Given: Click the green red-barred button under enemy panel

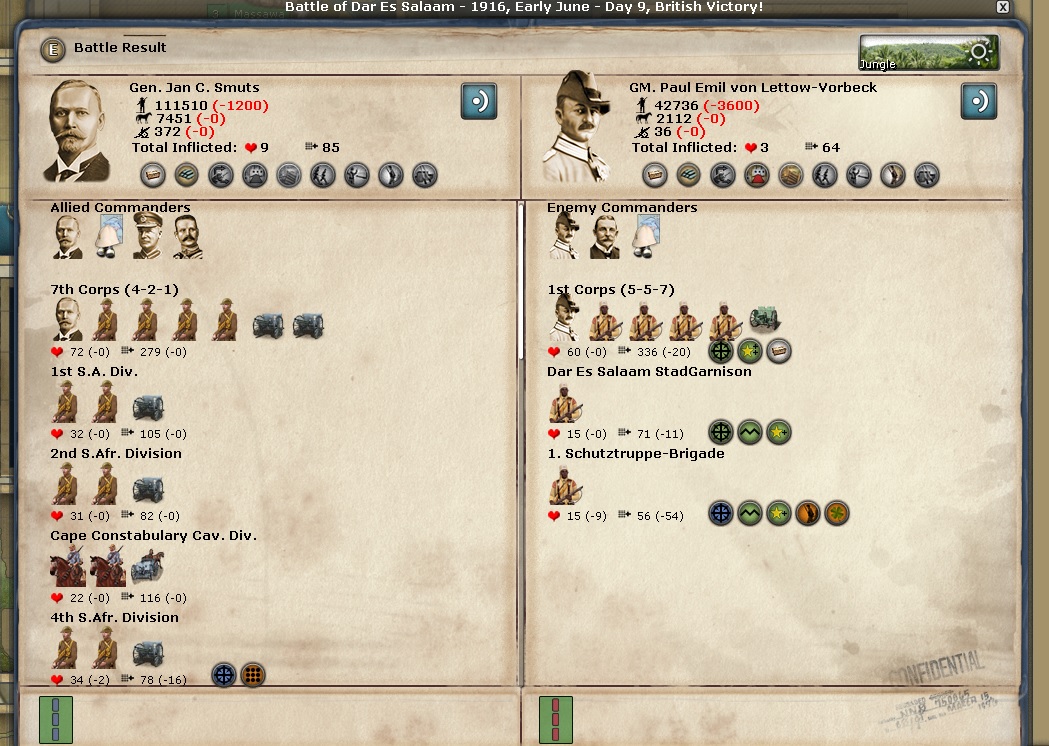Looking at the screenshot, I should tap(555, 719).
